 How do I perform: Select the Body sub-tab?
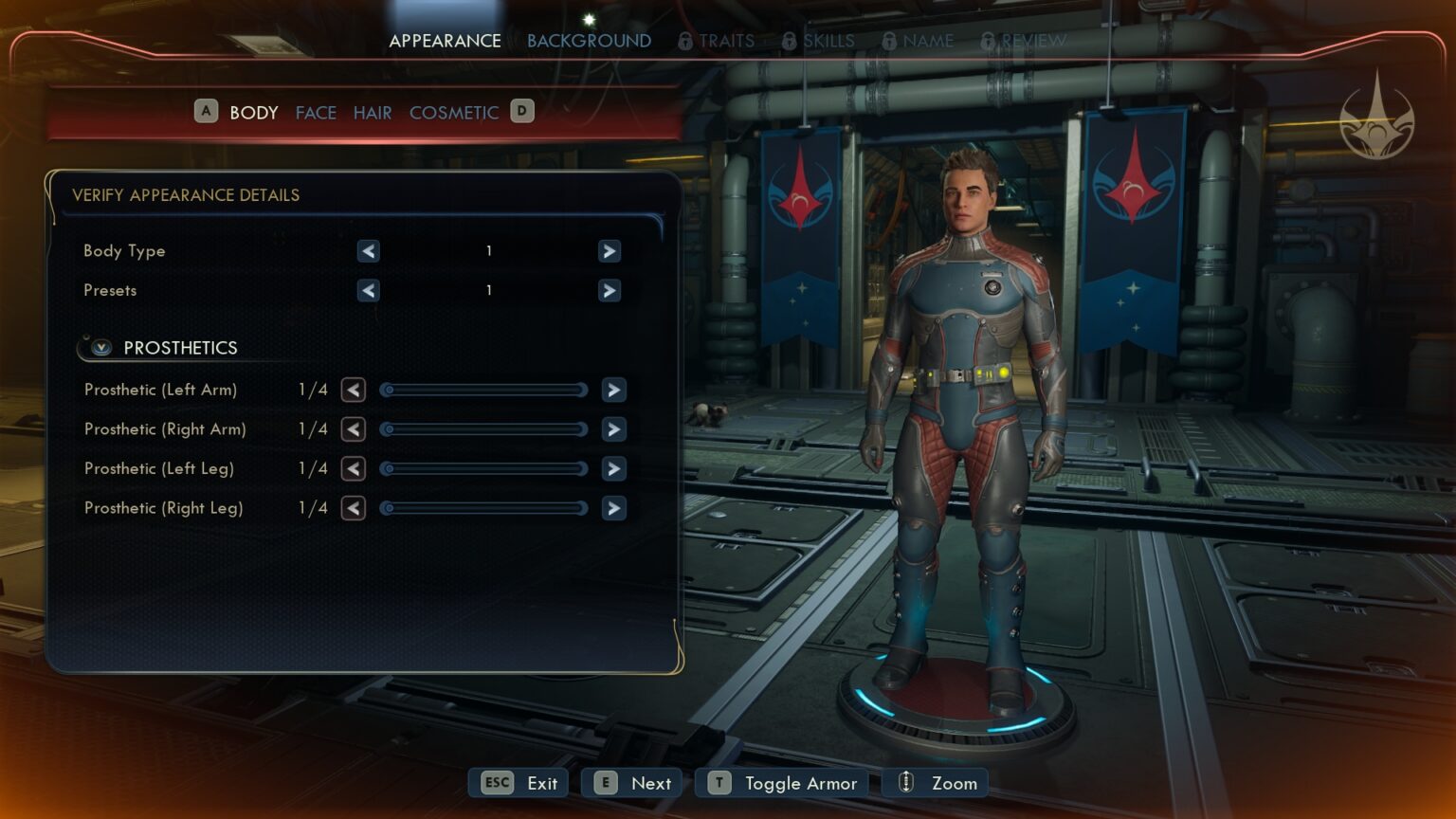(253, 113)
